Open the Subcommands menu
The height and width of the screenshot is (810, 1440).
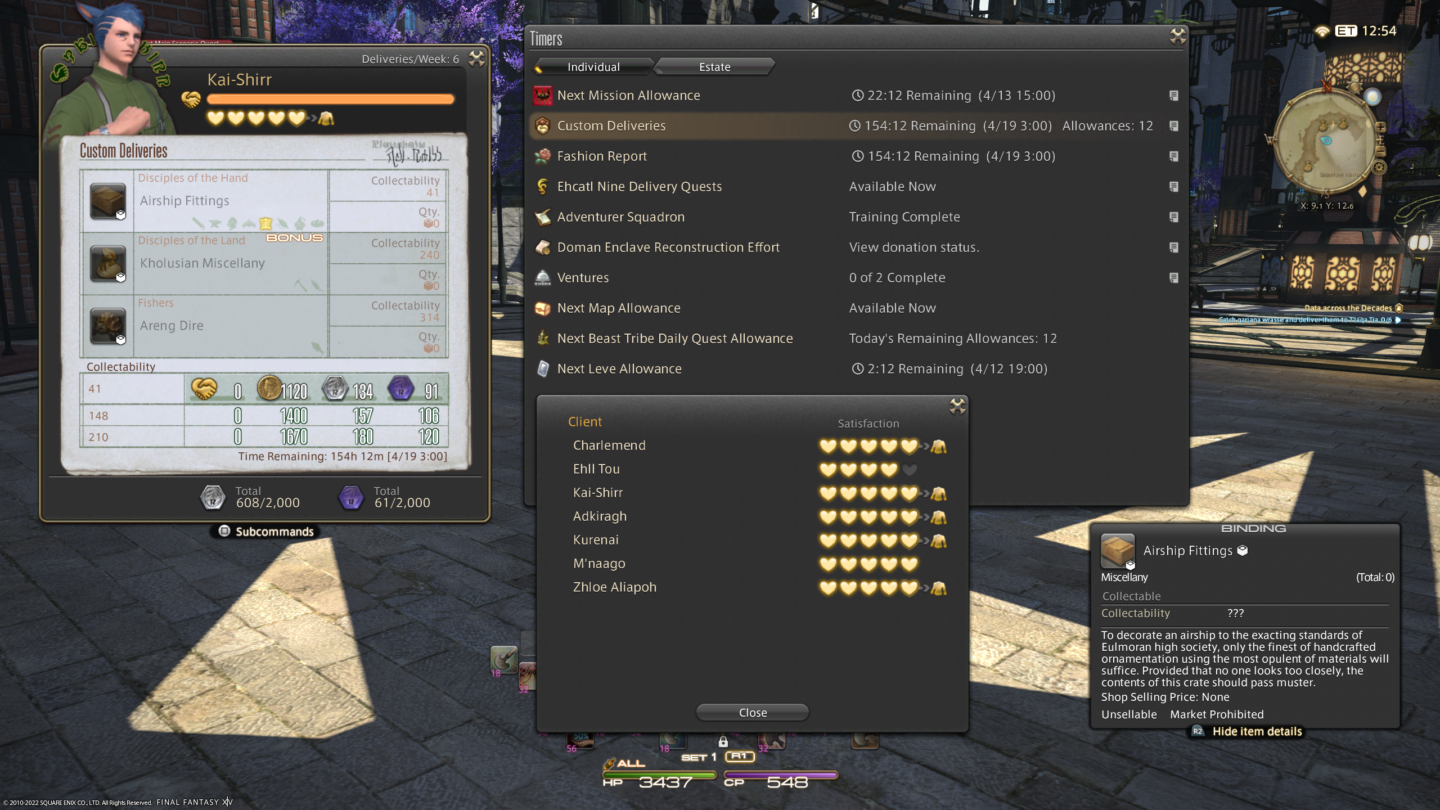(x=265, y=531)
